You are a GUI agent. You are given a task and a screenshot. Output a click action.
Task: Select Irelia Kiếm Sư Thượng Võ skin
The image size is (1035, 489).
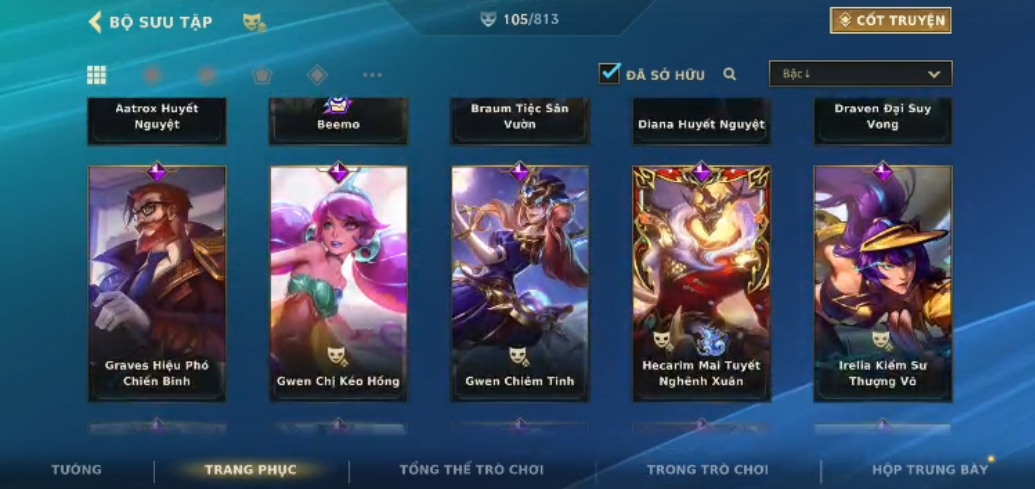(883, 284)
